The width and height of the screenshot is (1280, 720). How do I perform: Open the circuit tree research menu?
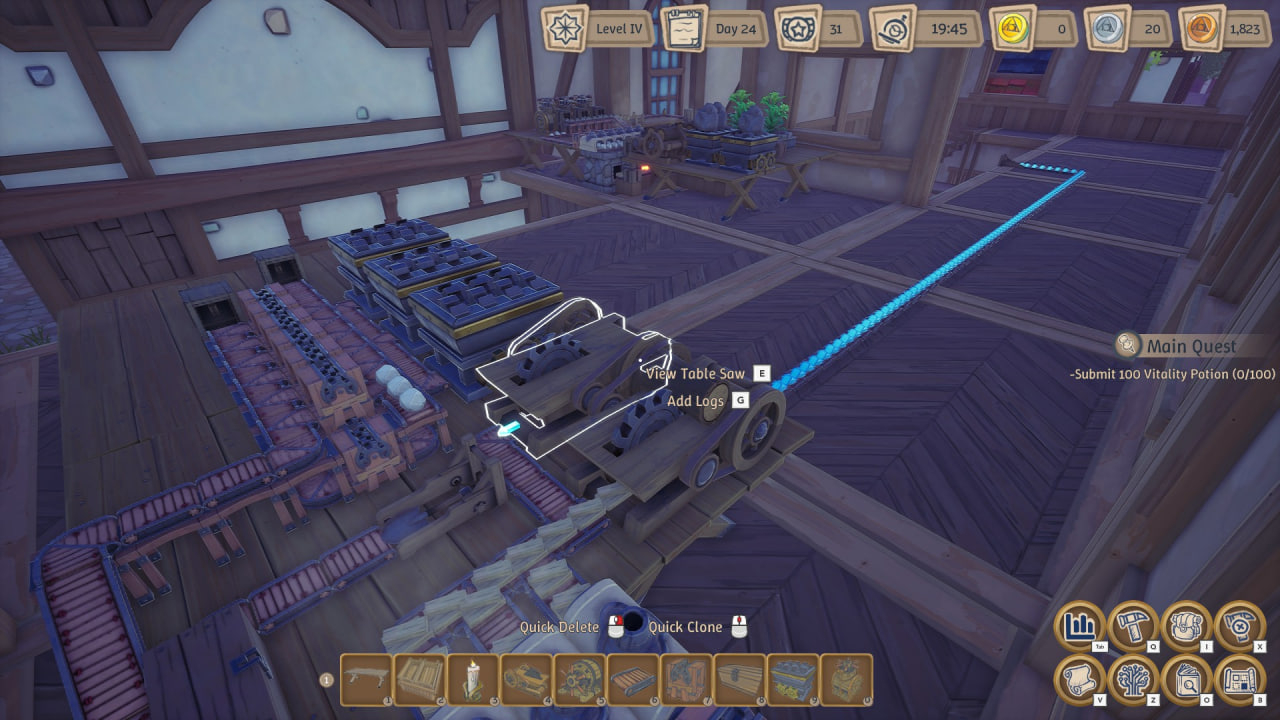click(1133, 680)
